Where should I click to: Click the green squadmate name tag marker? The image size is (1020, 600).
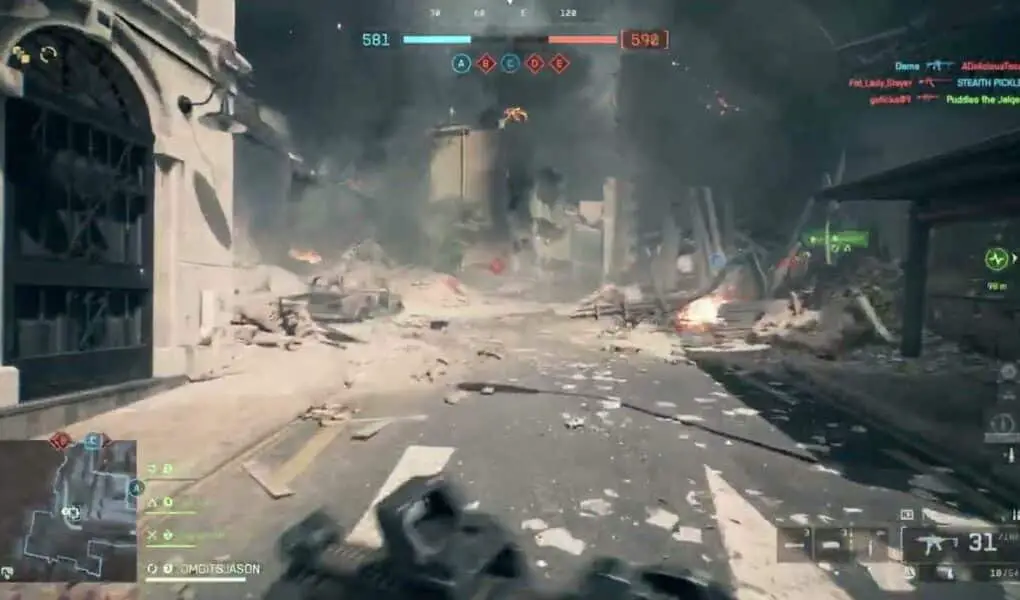[x=837, y=239]
